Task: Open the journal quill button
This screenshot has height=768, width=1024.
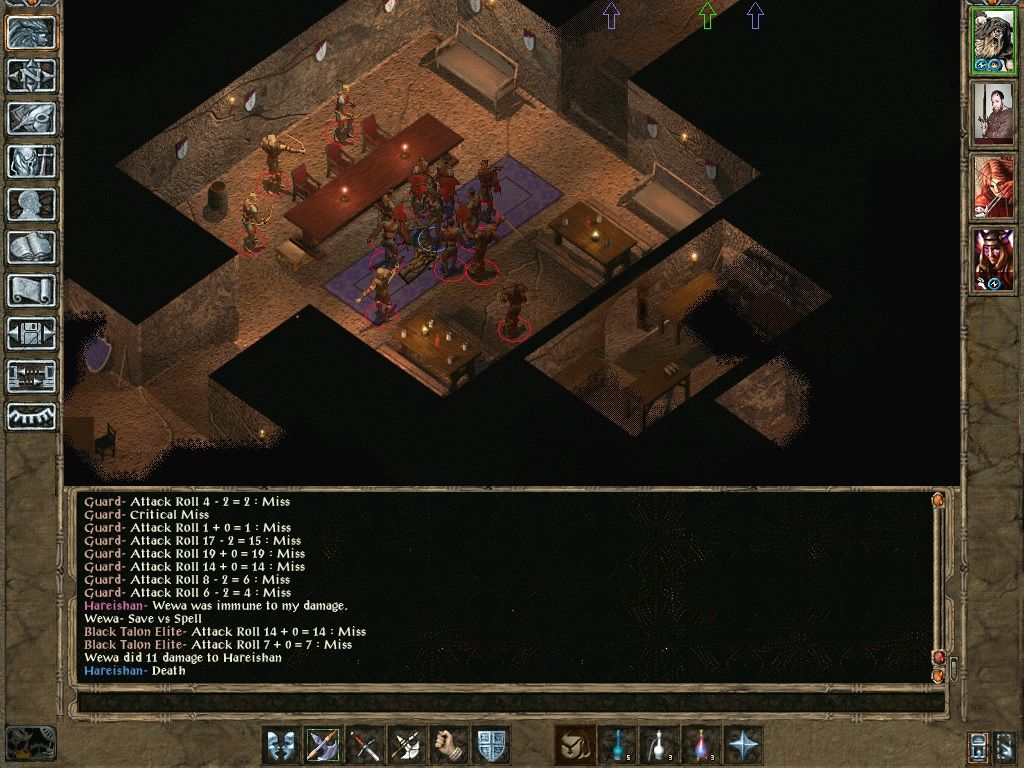Action: (x=32, y=118)
